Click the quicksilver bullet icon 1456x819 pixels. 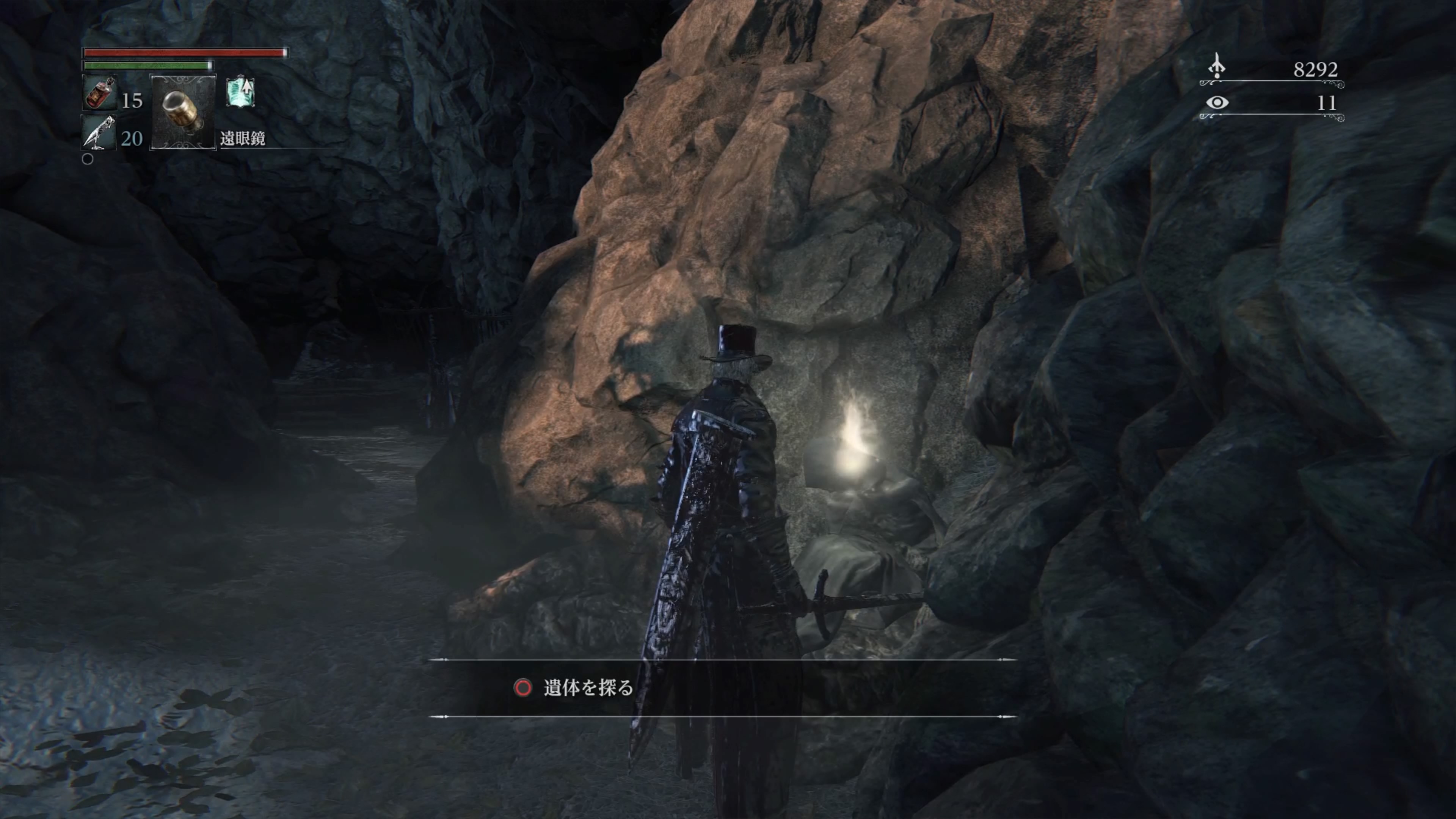pos(99,132)
